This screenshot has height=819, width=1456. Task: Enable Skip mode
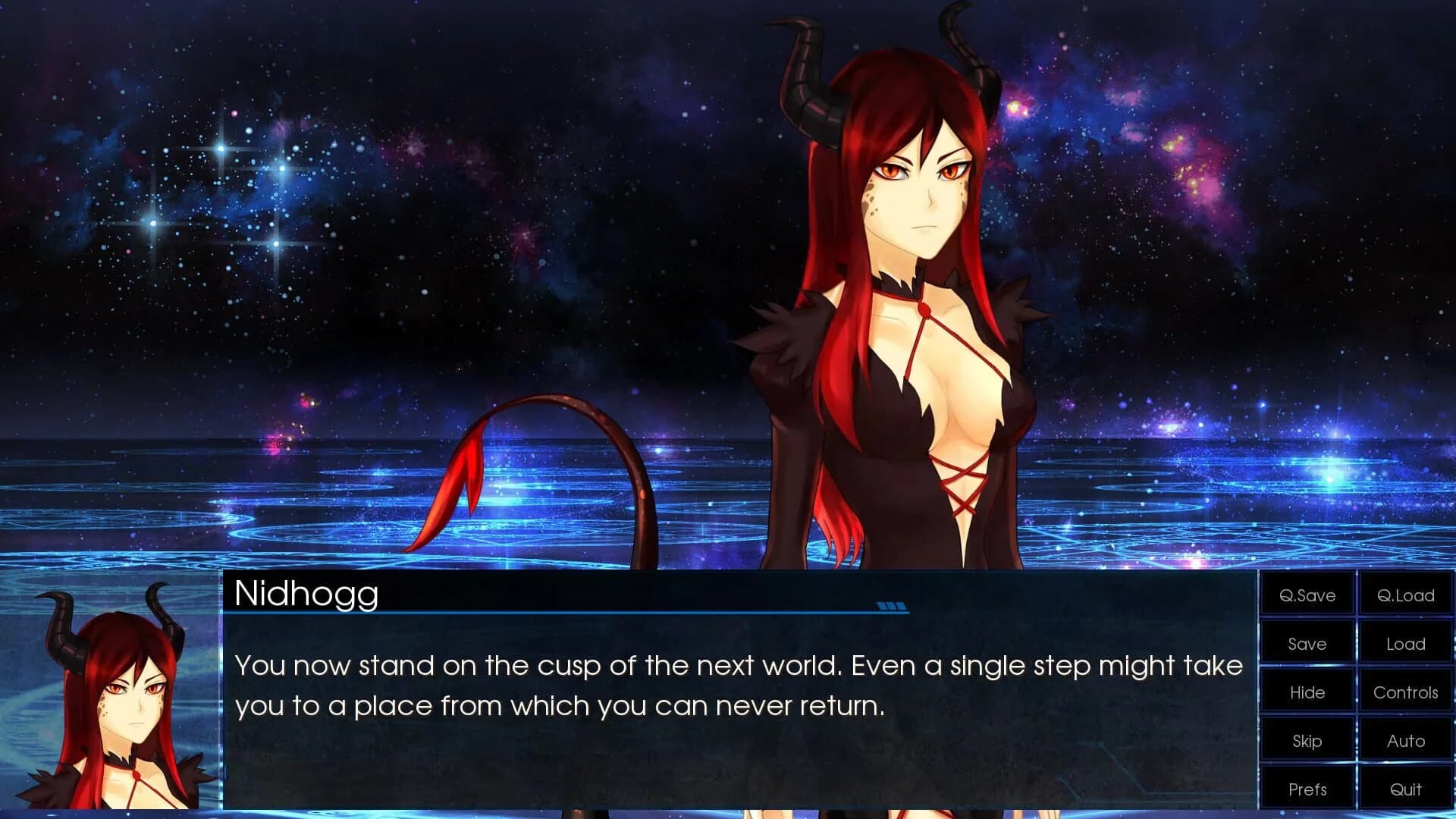(x=1306, y=740)
